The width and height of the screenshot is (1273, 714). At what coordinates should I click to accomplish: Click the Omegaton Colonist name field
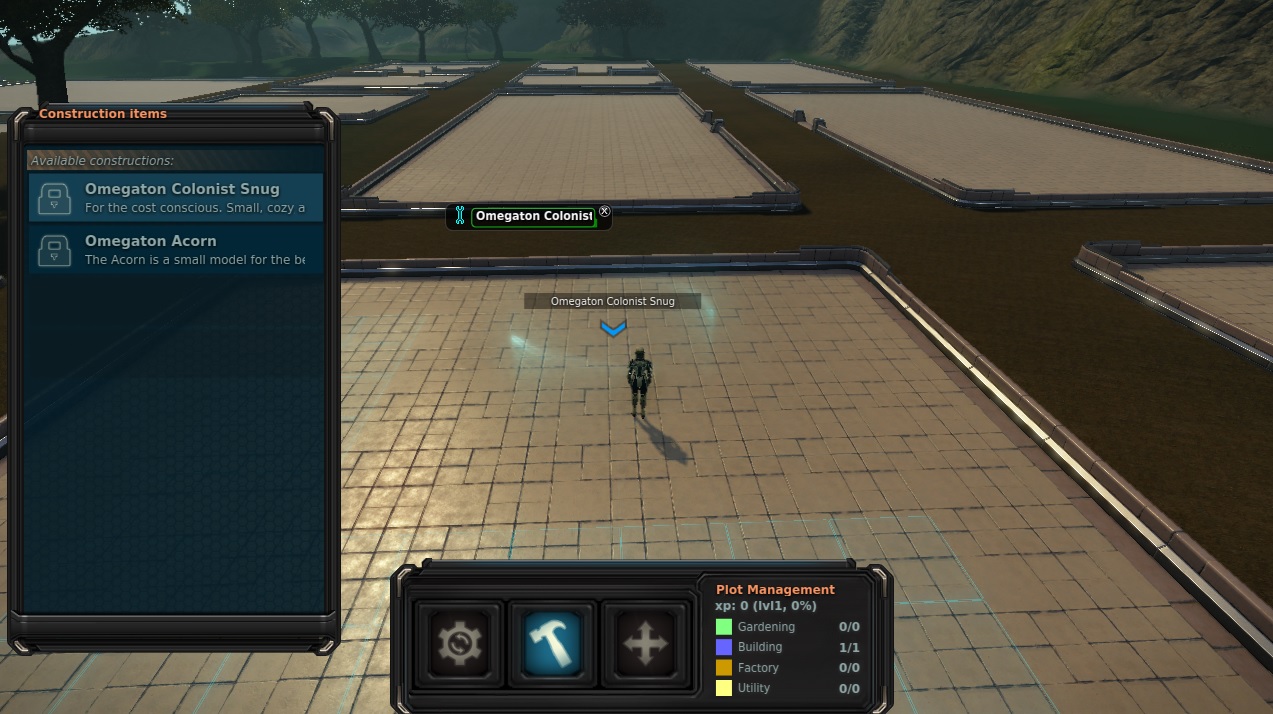pyautogui.click(x=533, y=216)
